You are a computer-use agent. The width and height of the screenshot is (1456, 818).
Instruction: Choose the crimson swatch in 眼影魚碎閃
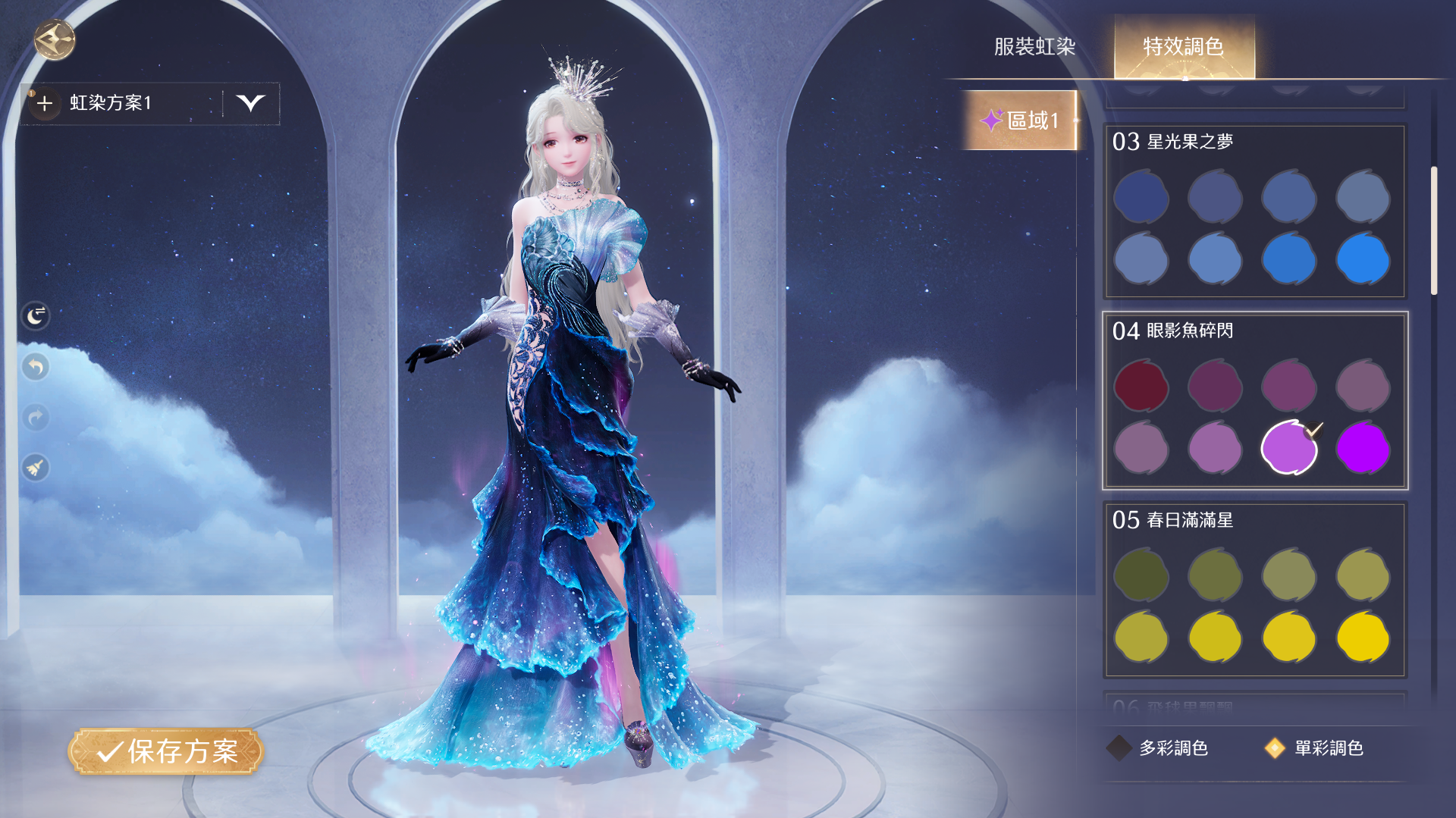1141,387
